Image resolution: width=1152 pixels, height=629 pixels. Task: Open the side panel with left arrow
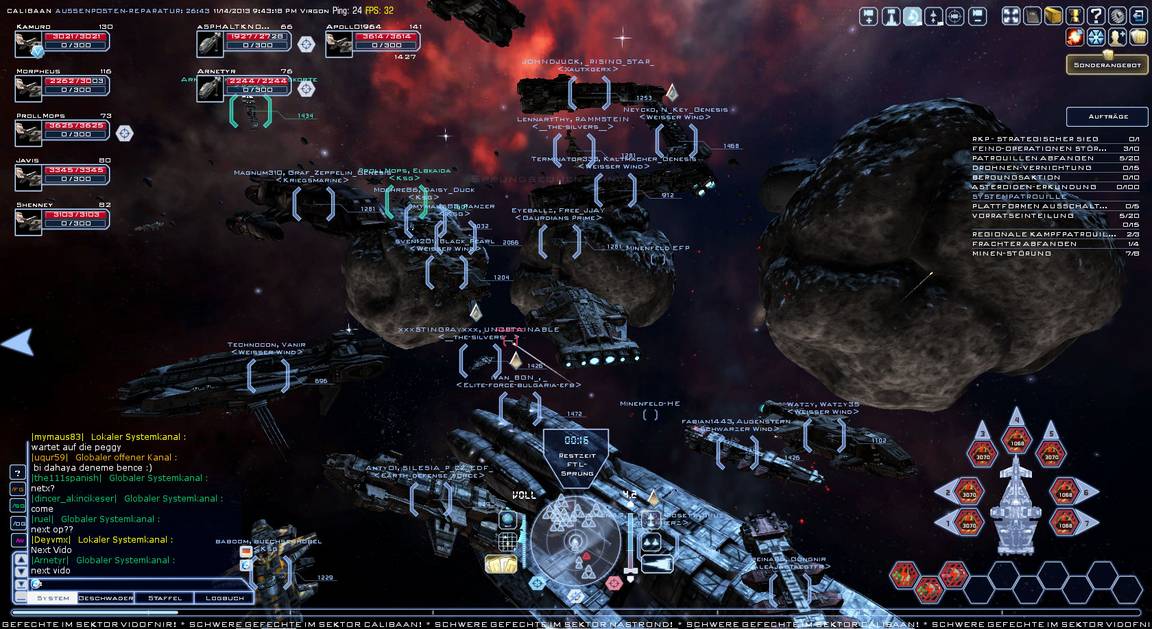(x=17, y=342)
